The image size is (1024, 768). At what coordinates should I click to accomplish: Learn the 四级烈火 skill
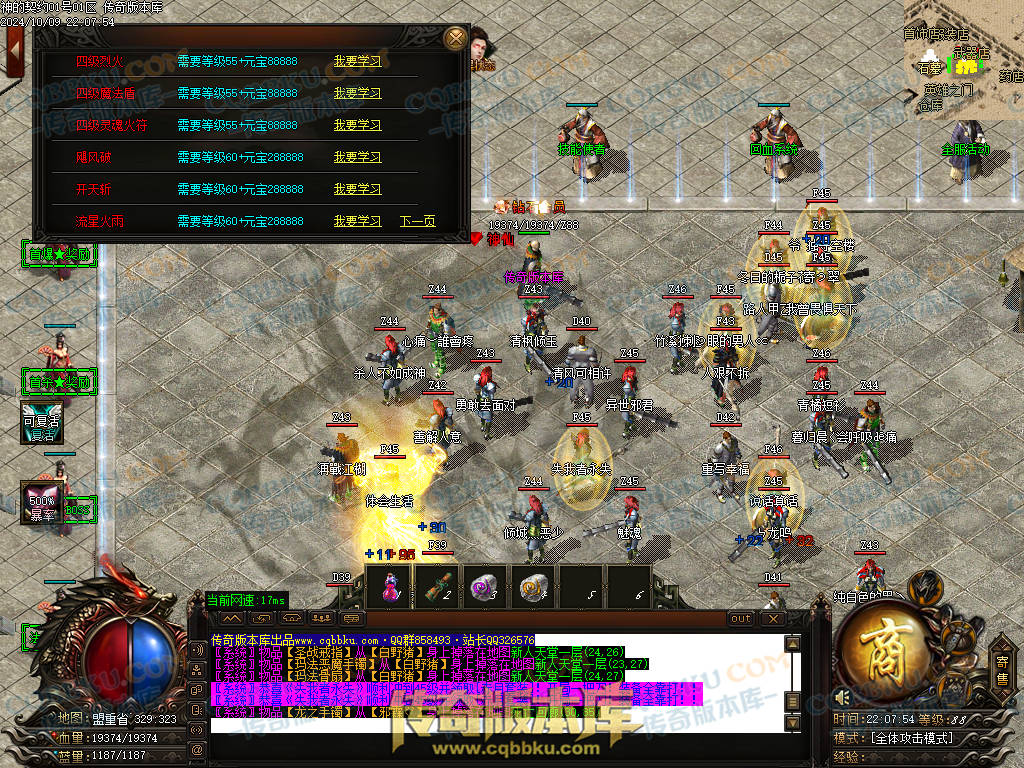[357, 61]
